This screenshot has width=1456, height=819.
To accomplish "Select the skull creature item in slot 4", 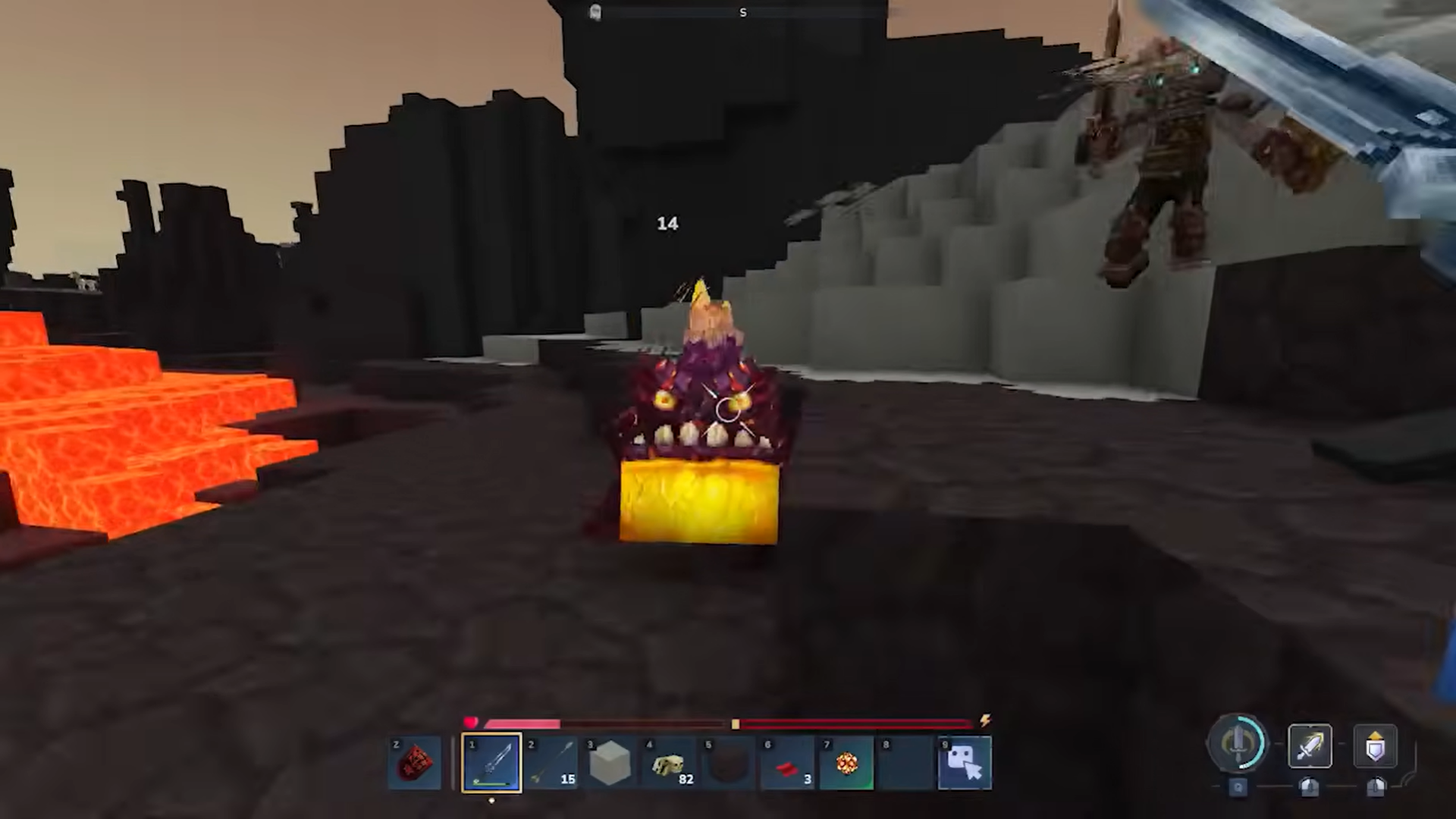I will tap(669, 762).
